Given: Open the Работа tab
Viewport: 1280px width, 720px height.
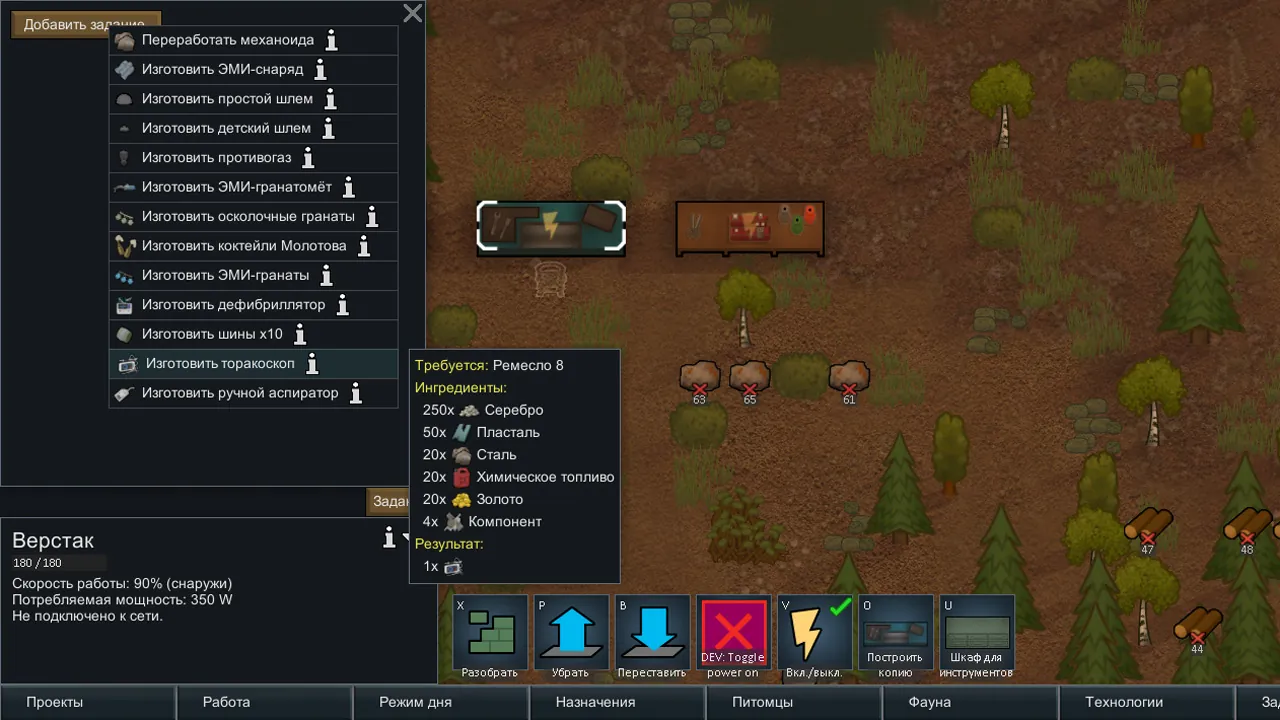Looking at the screenshot, I should [226, 702].
